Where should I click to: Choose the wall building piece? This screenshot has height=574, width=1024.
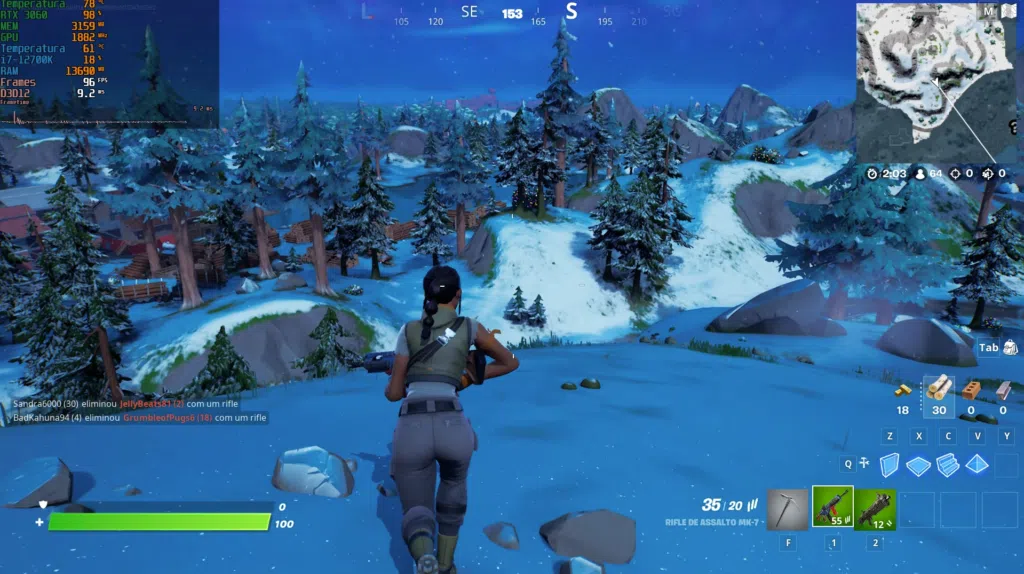tap(889, 465)
